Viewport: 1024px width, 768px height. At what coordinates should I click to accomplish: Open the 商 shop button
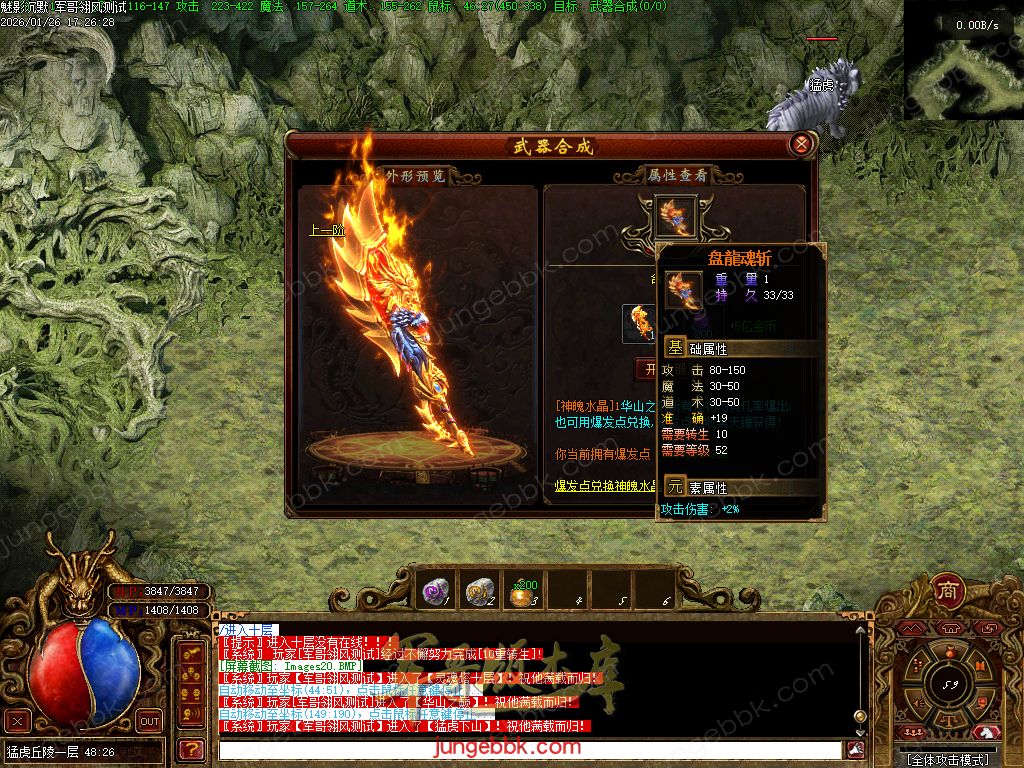[948, 589]
